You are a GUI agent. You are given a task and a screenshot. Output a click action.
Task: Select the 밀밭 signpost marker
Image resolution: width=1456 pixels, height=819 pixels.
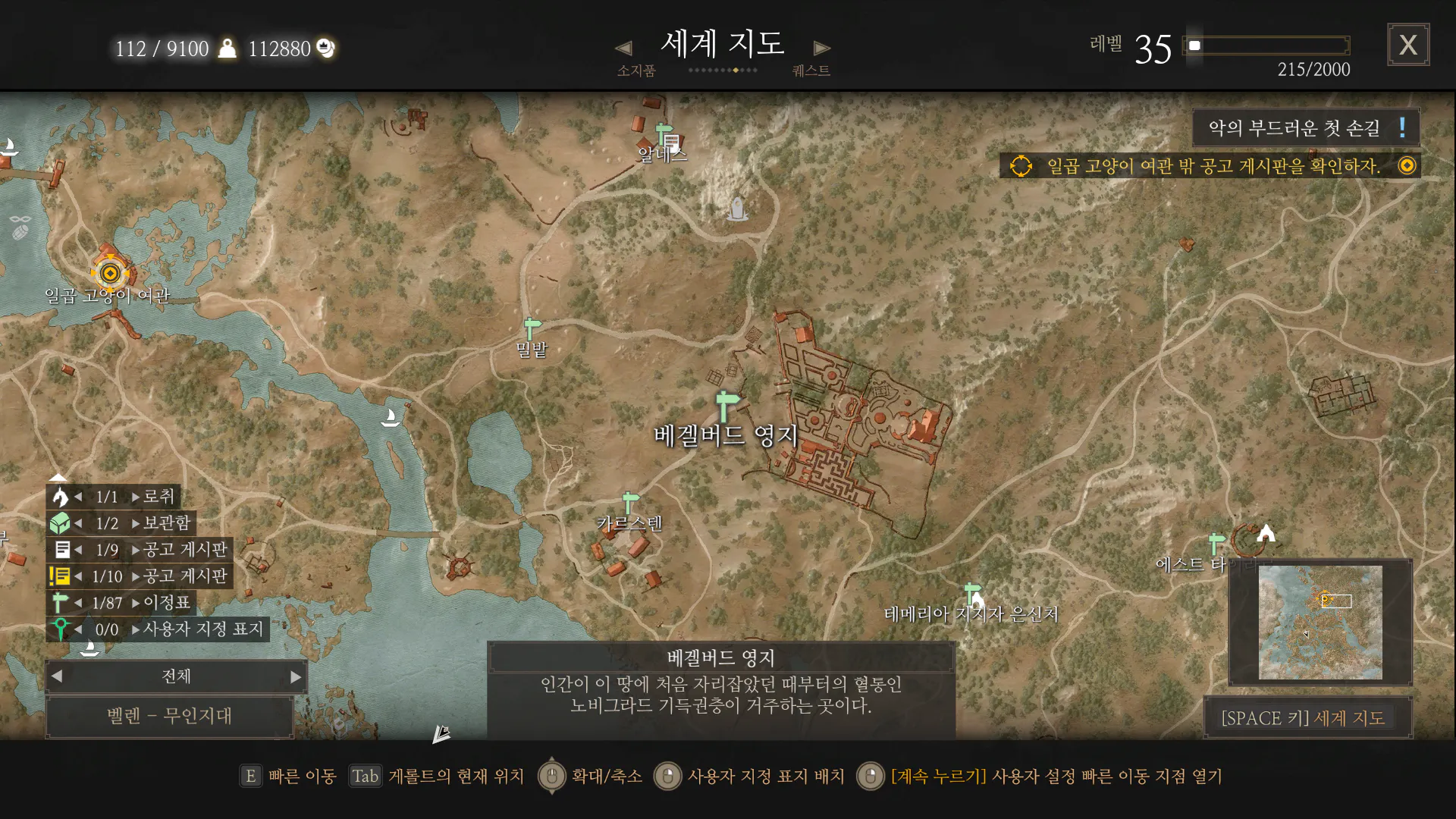[532, 329]
